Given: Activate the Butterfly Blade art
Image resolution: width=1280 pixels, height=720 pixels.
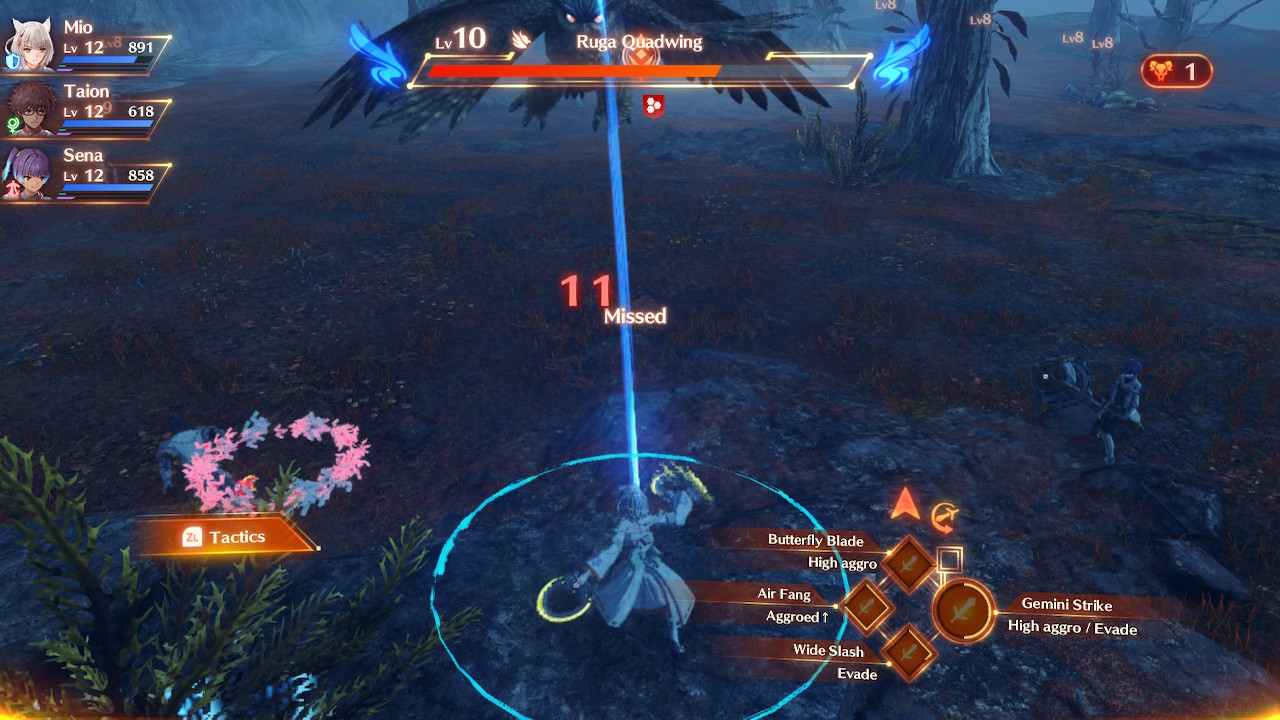Looking at the screenshot, I should 909,564.
